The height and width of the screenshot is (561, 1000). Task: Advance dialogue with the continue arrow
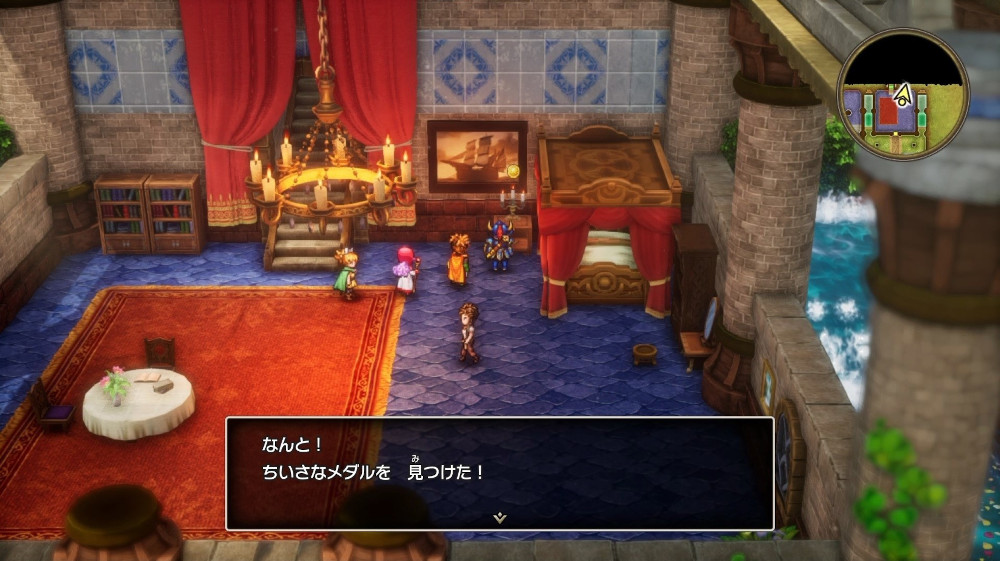[x=500, y=517]
